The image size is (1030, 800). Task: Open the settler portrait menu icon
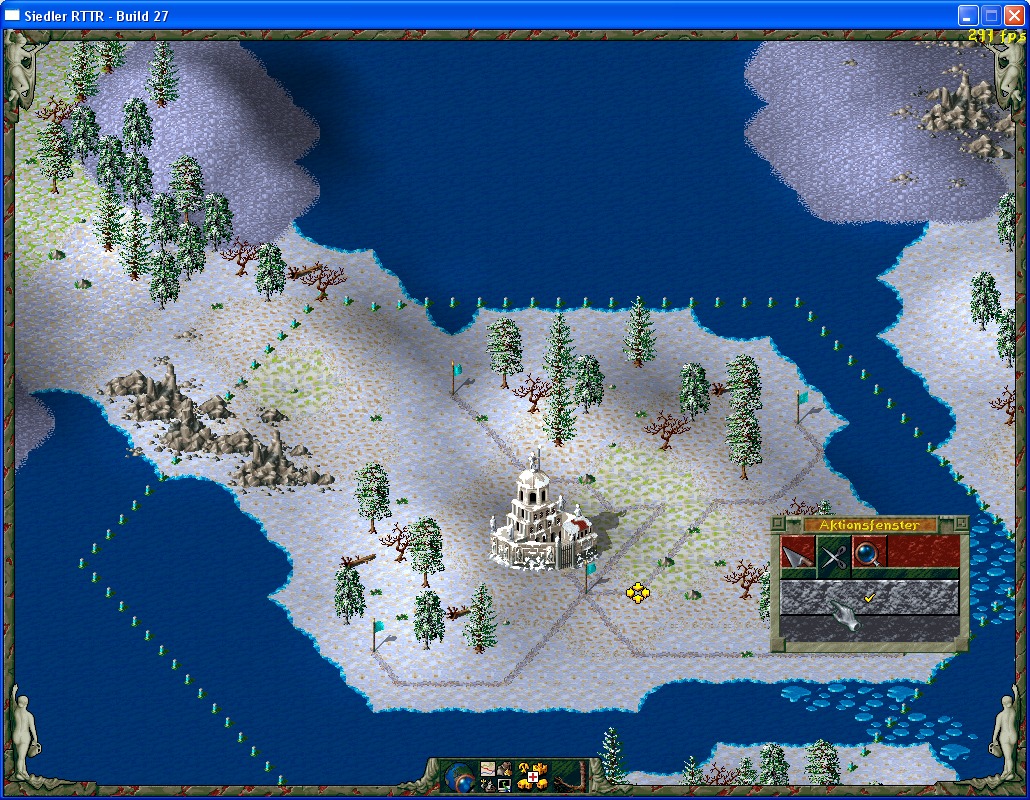(504, 768)
